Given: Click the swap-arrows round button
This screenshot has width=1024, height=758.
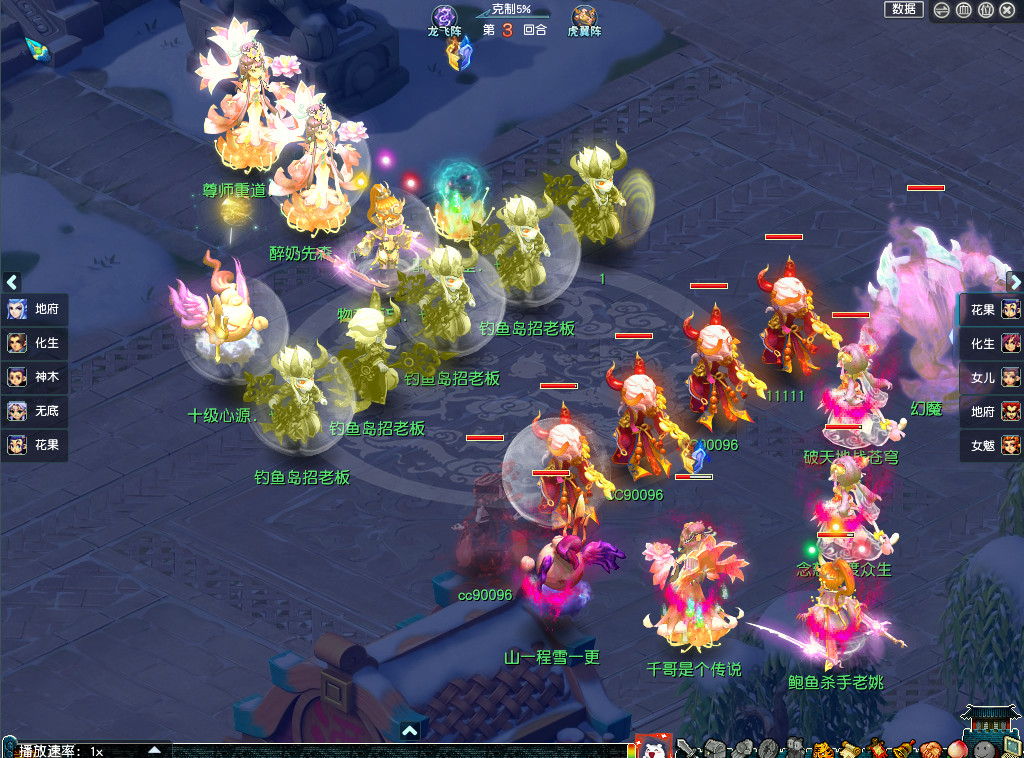Looking at the screenshot, I should pos(941,10).
